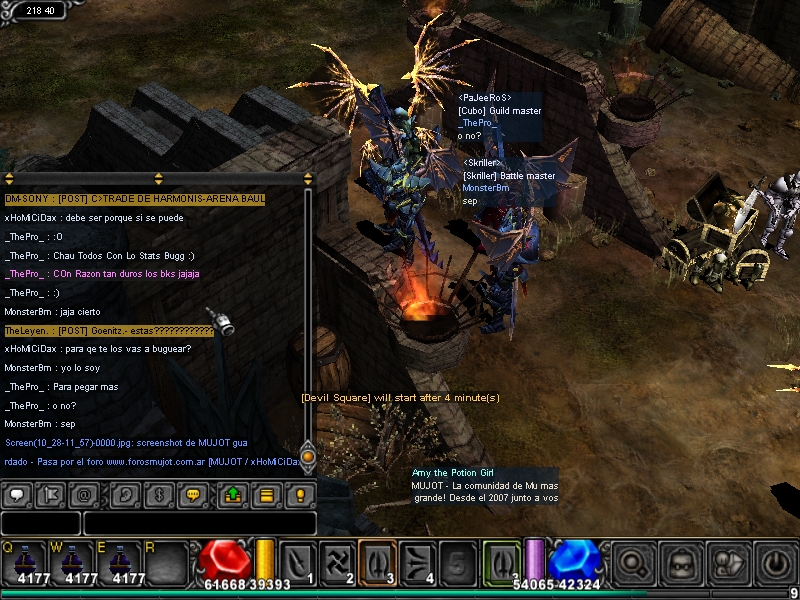The image size is (800, 600).
Task: Select the skill in hotkey slot 1
Action: (x=298, y=562)
